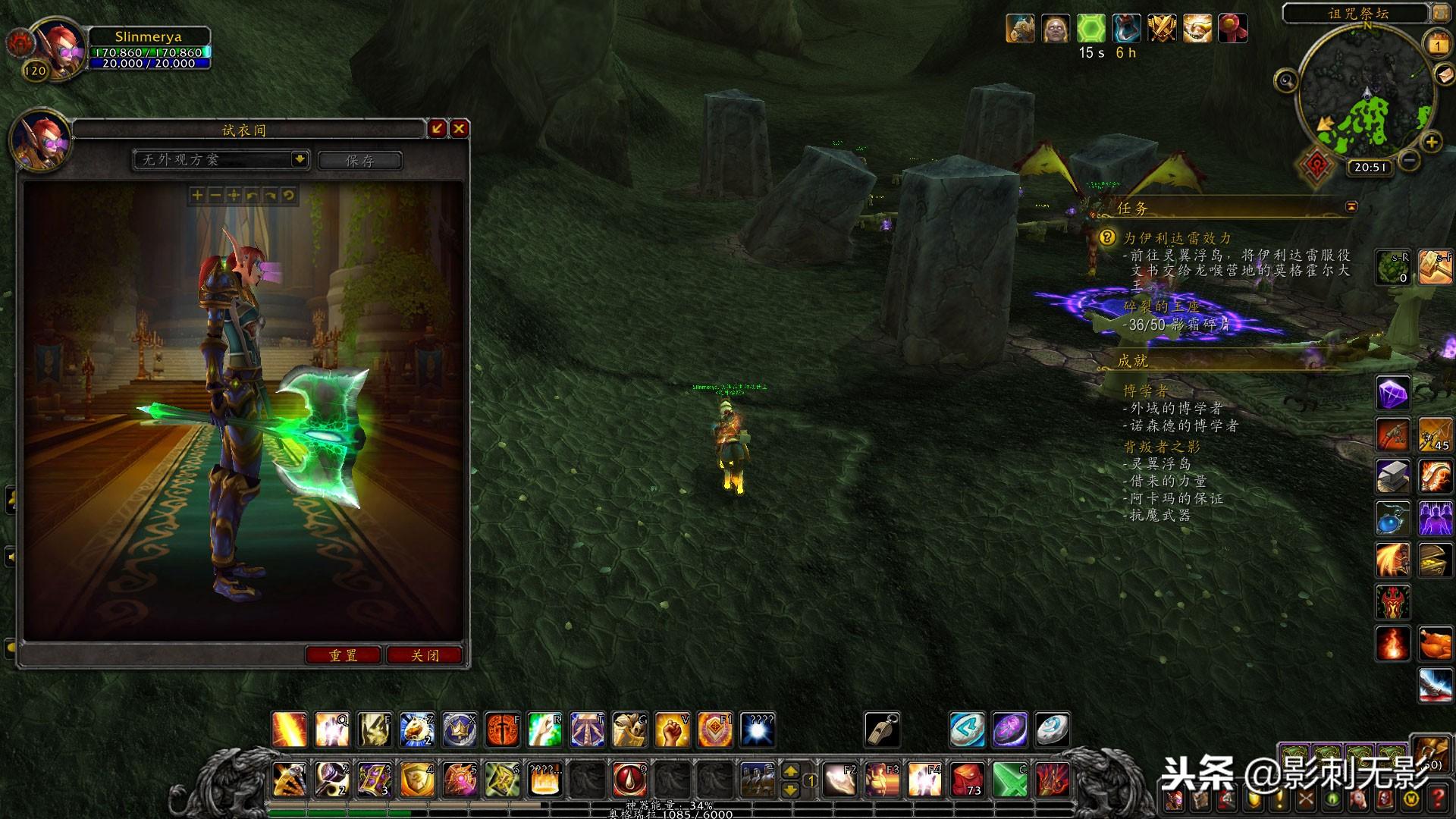Click the Slinmerya player portrait
Viewport: 1456px width, 819px height.
pyautogui.click(x=58, y=47)
